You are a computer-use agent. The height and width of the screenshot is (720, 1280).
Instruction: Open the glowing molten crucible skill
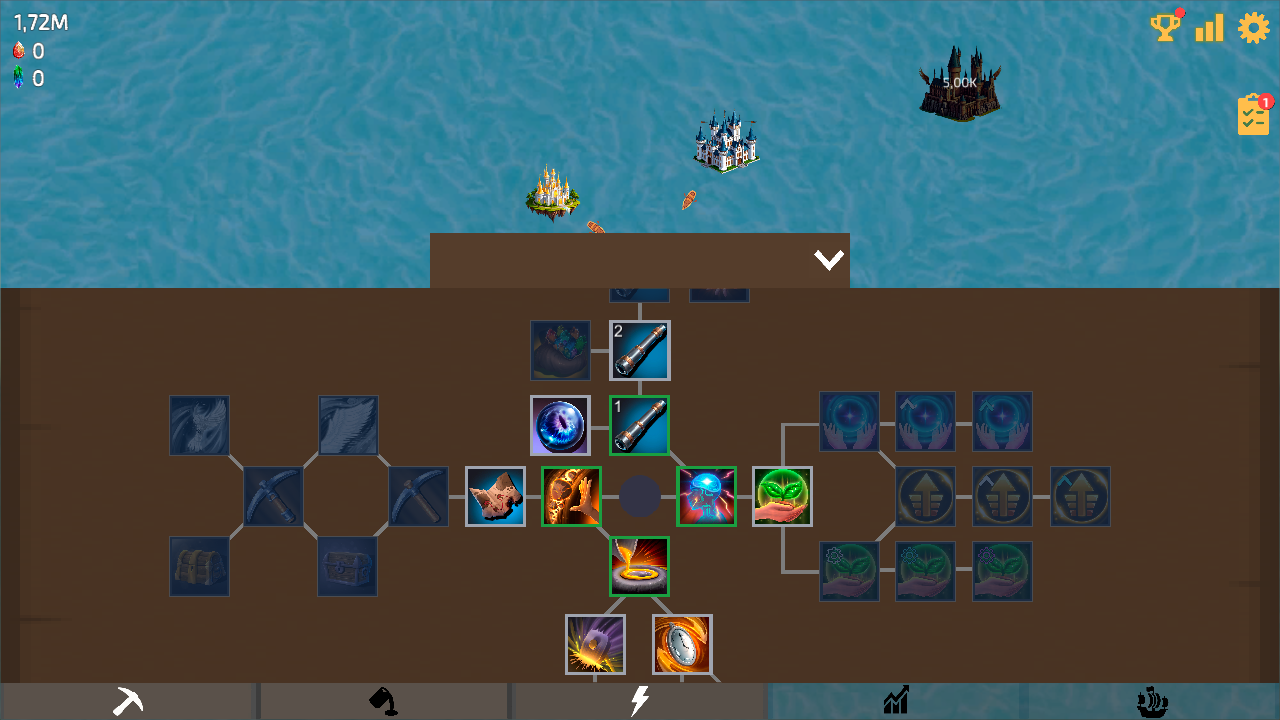tap(639, 568)
